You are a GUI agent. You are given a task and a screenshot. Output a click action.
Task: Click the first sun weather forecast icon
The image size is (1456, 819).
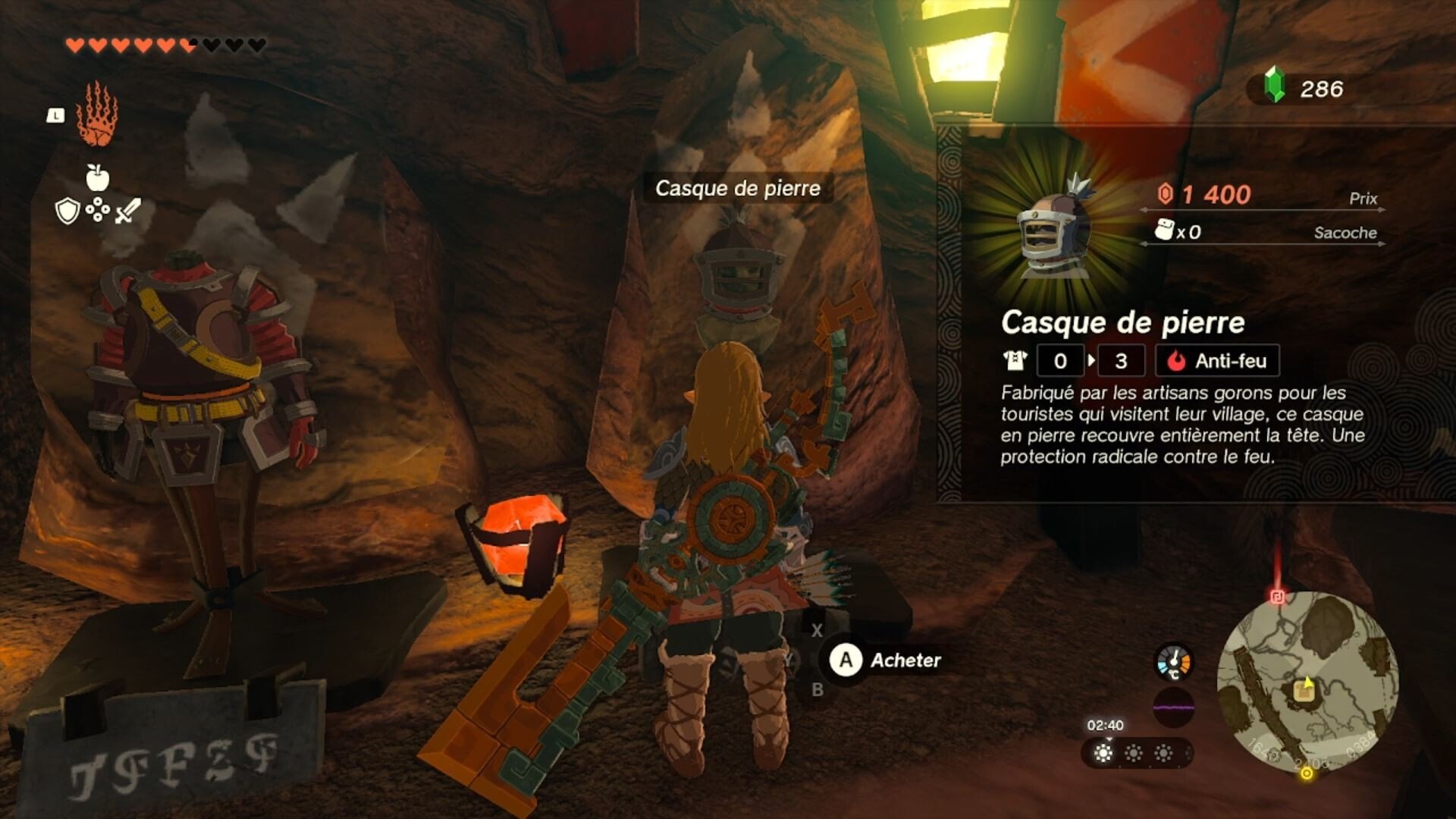(1103, 752)
